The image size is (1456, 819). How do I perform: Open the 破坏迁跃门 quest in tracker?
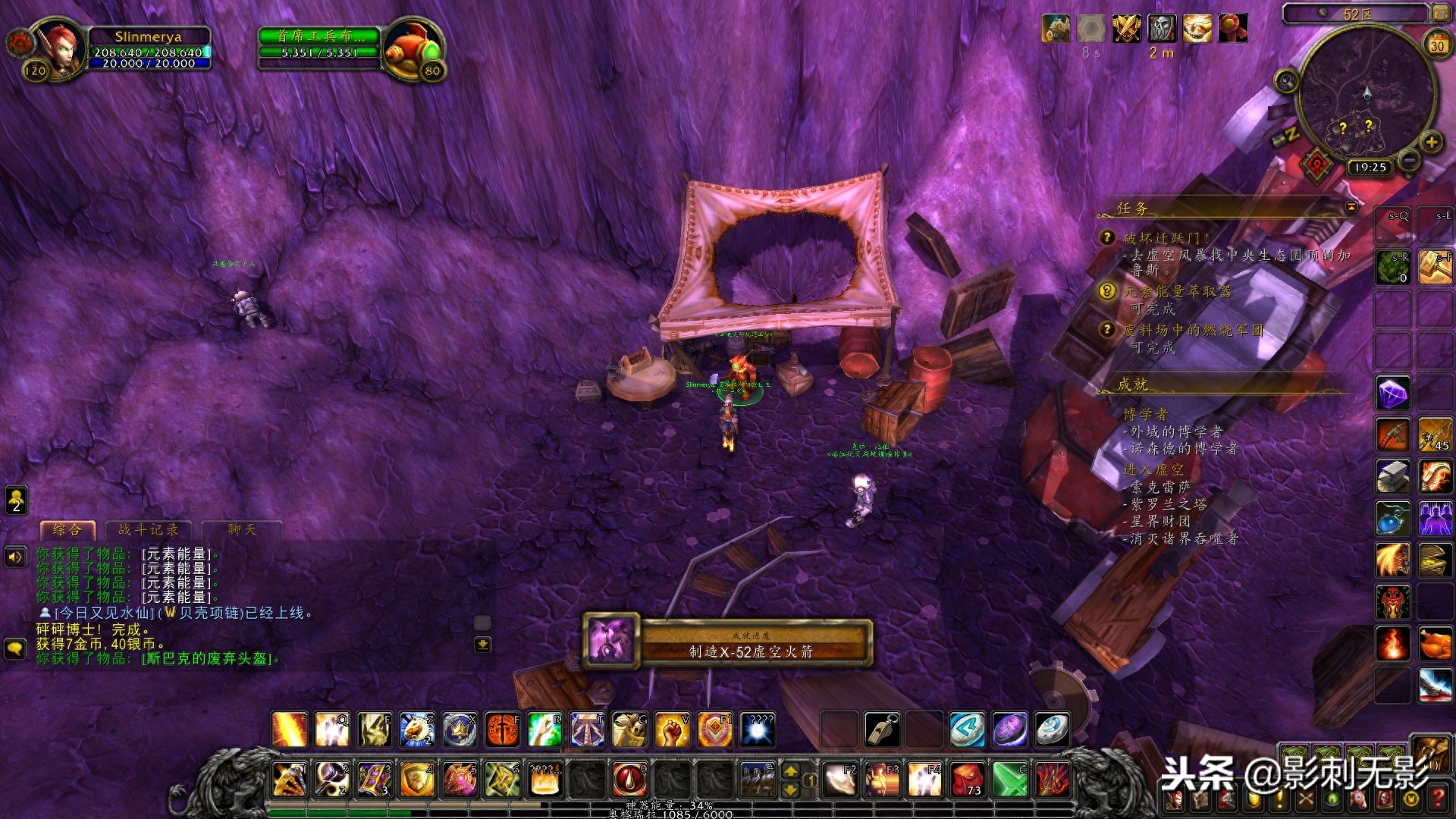click(x=1166, y=238)
